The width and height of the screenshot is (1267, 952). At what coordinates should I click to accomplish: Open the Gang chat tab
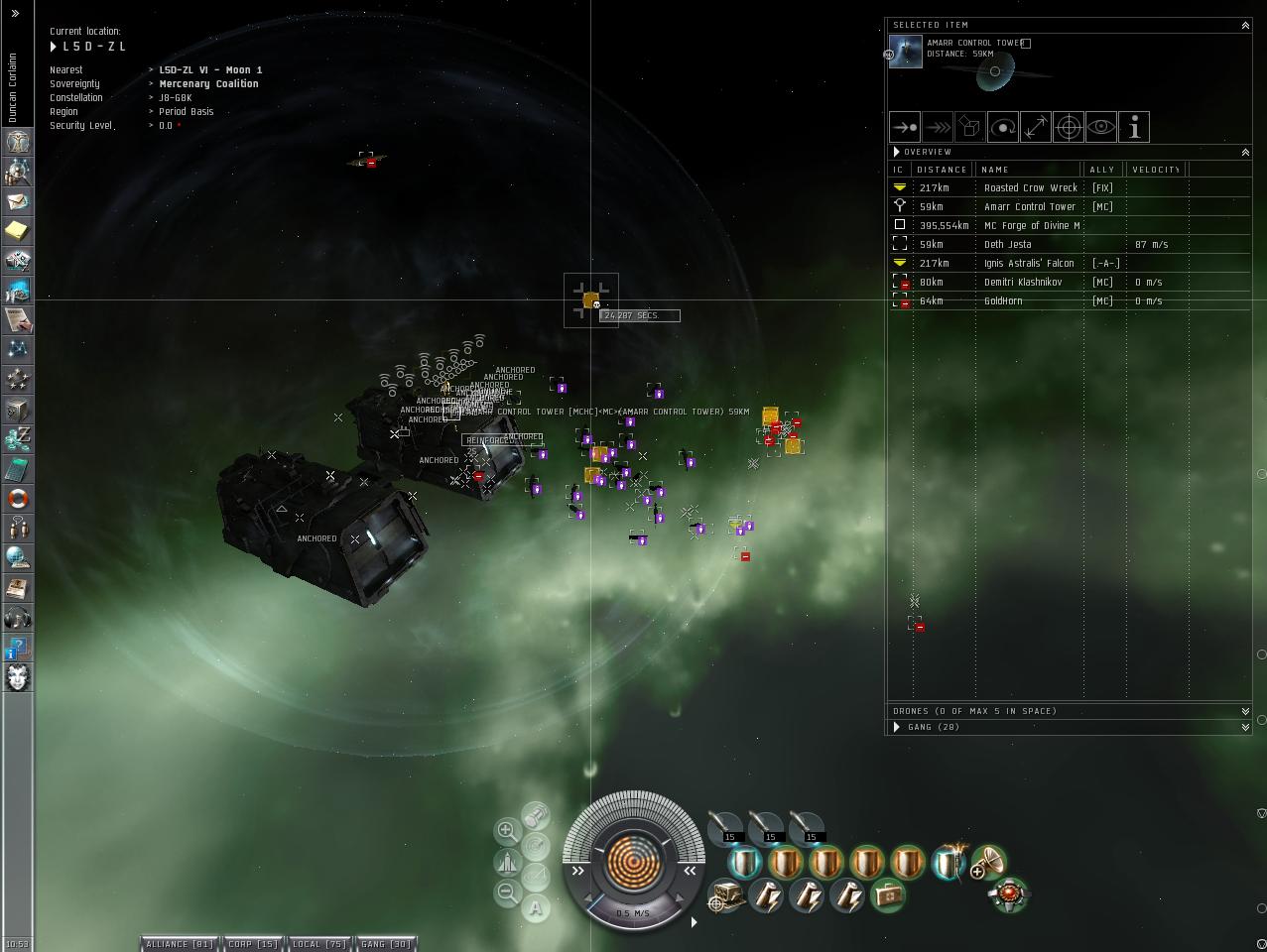pos(386,944)
